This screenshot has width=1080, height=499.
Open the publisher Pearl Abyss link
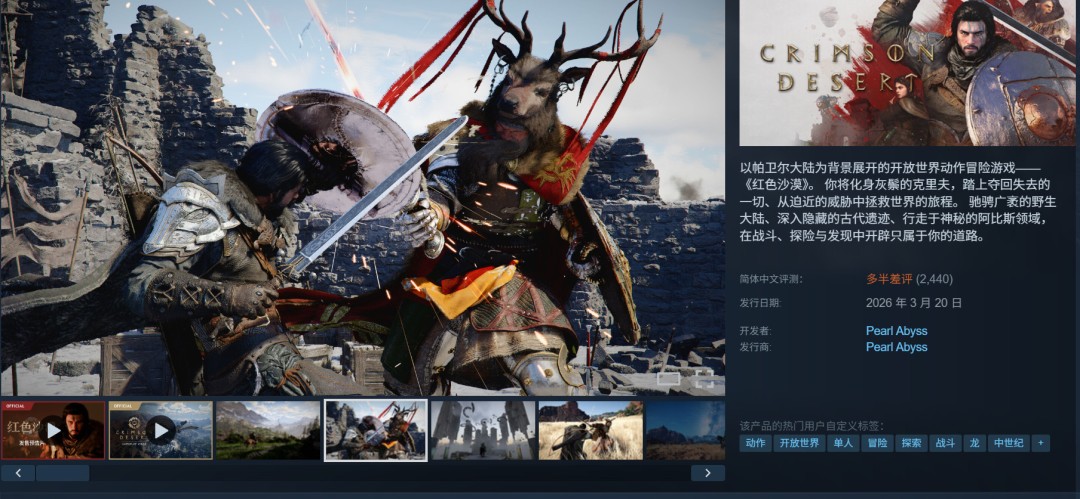896,347
